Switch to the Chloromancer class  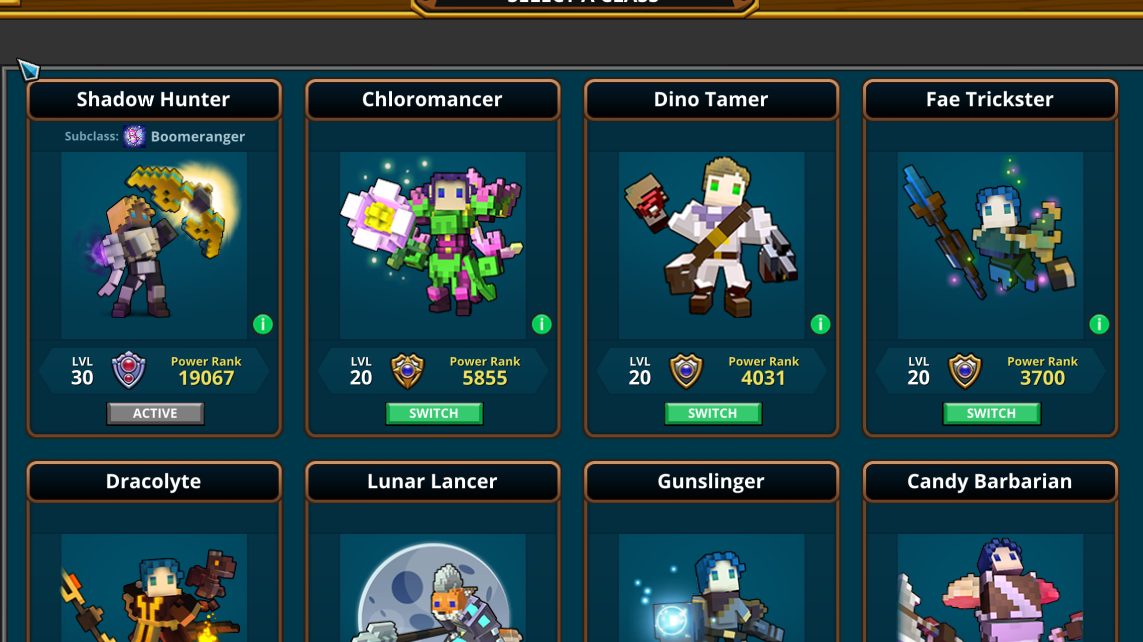[x=434, y=413]
